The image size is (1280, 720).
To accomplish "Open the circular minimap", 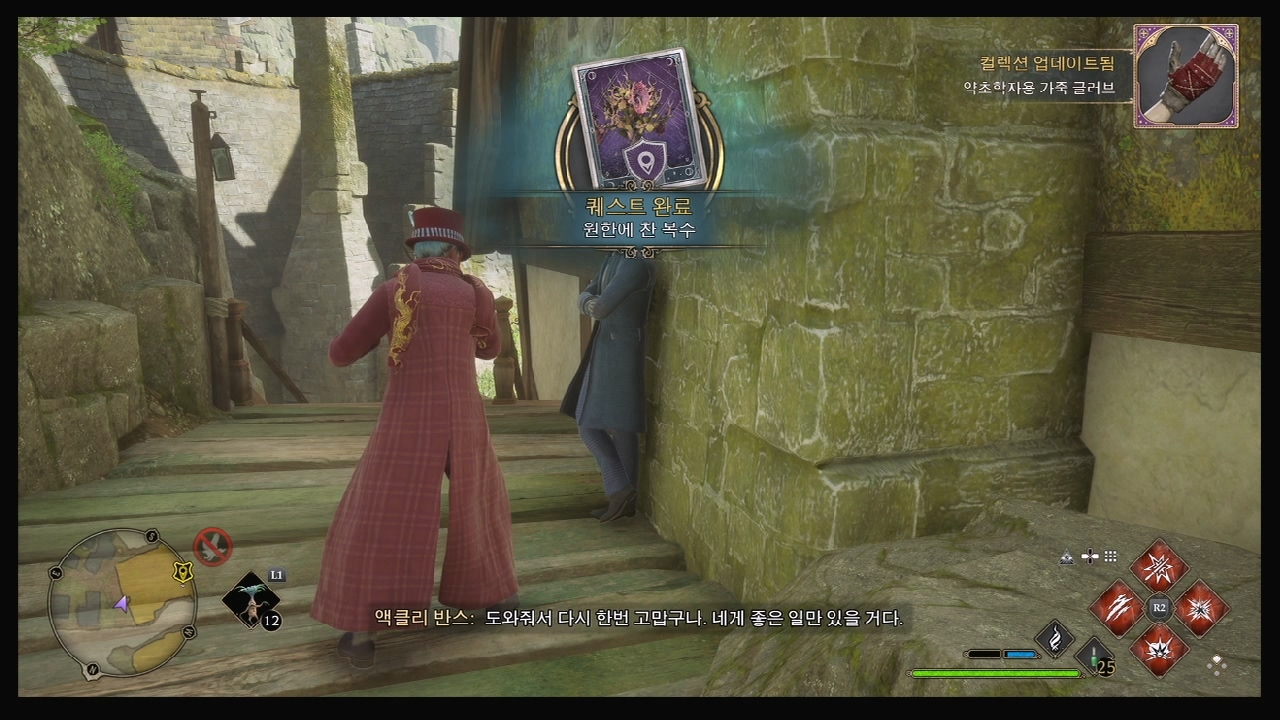I will pyautogui.click(x=122, y=602).
